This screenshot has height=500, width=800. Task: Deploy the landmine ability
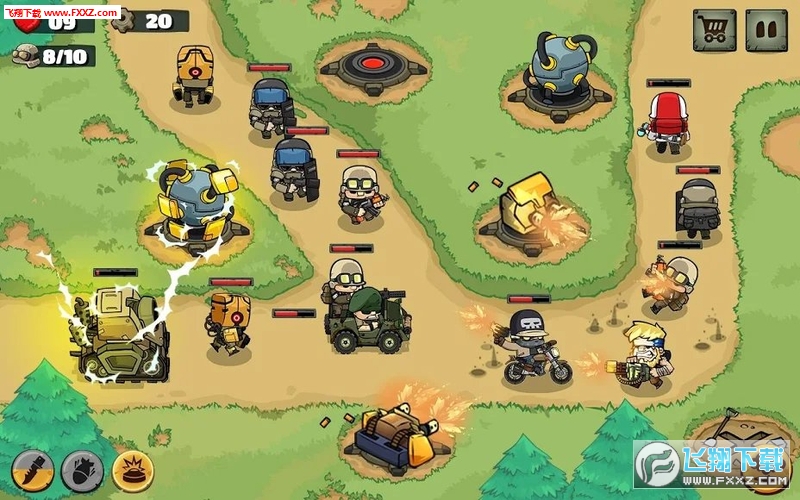132,470
